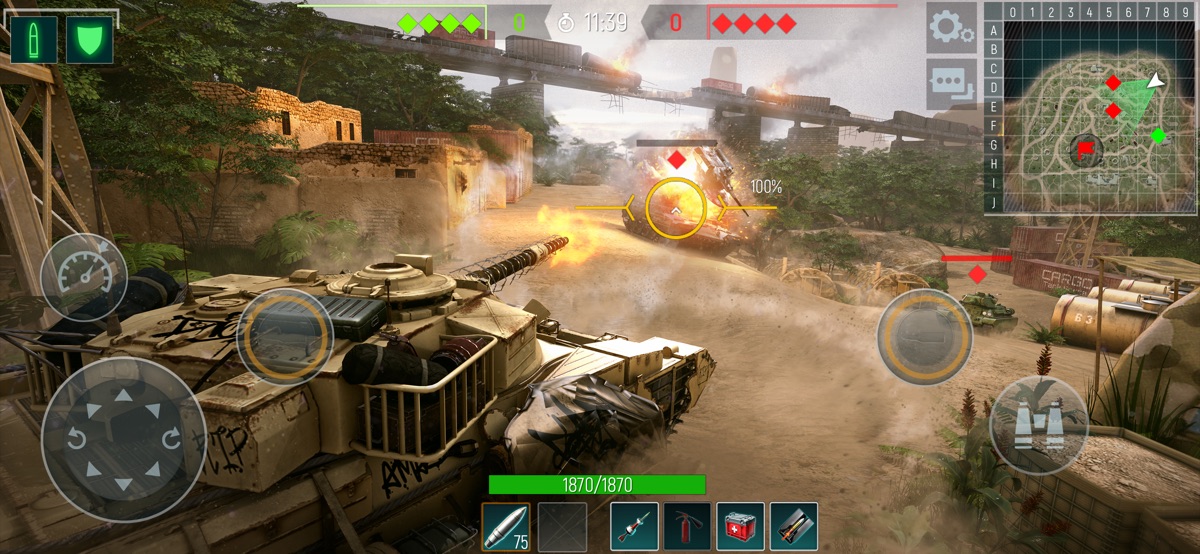
Task: Tap the fire button on the turret
Action: click(285, 337)
